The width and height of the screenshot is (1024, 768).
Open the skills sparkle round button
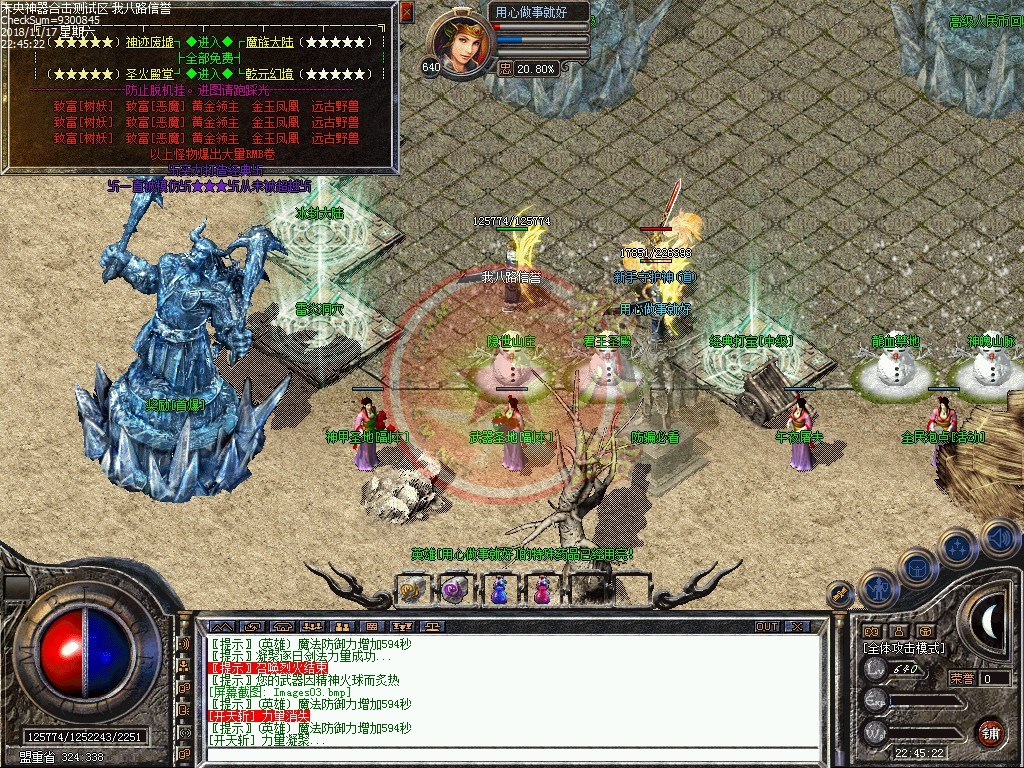[x=958, y=548]
